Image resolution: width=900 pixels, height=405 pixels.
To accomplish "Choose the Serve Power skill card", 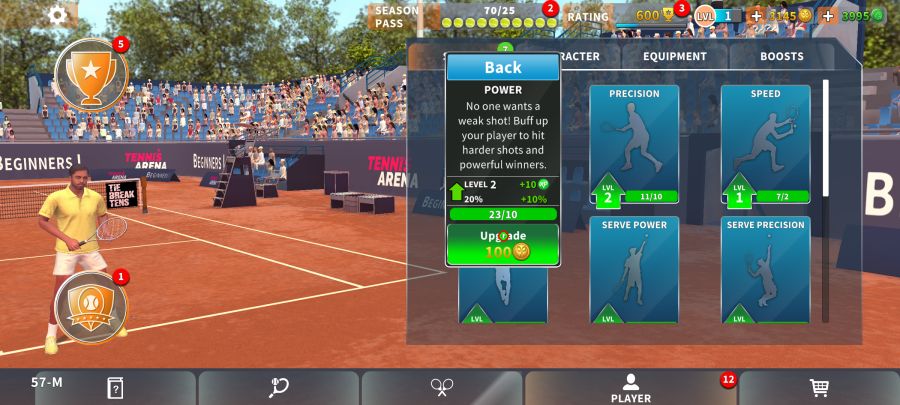I will [x=634, y=270].
